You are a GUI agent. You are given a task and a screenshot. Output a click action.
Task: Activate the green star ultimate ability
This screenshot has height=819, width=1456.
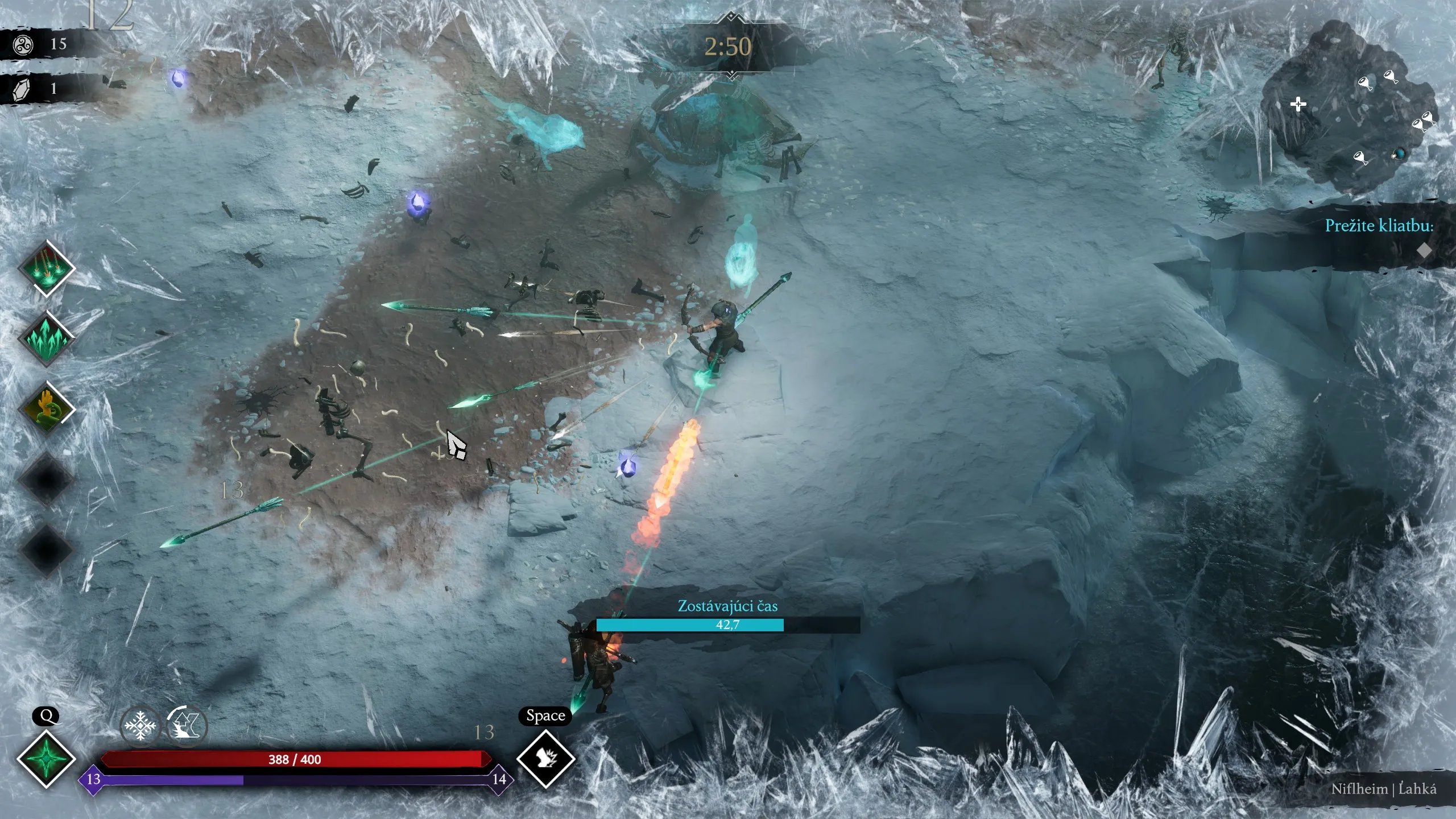tap(46, 759)
